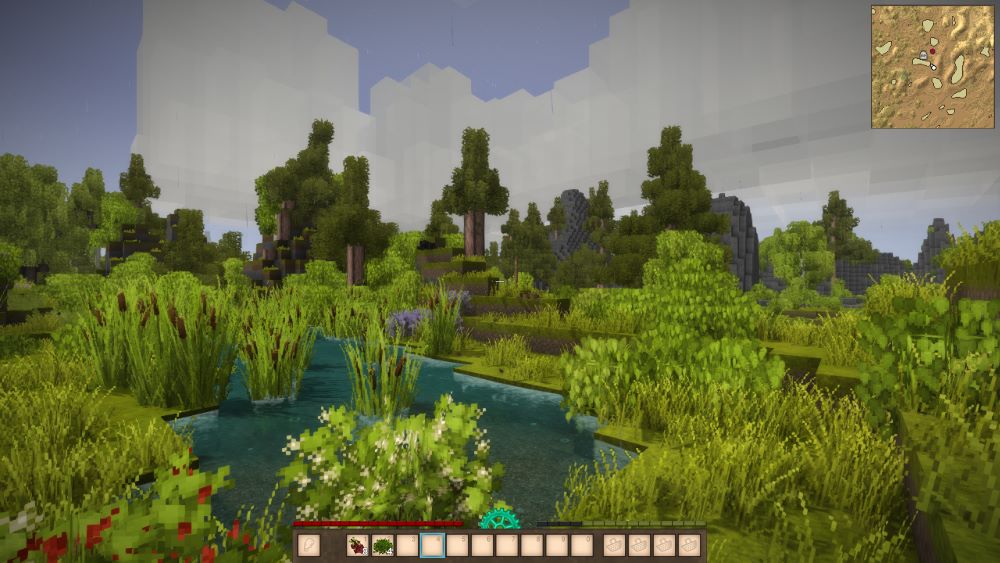Select the red berries hotbar slot

click(x=357, y=545)
